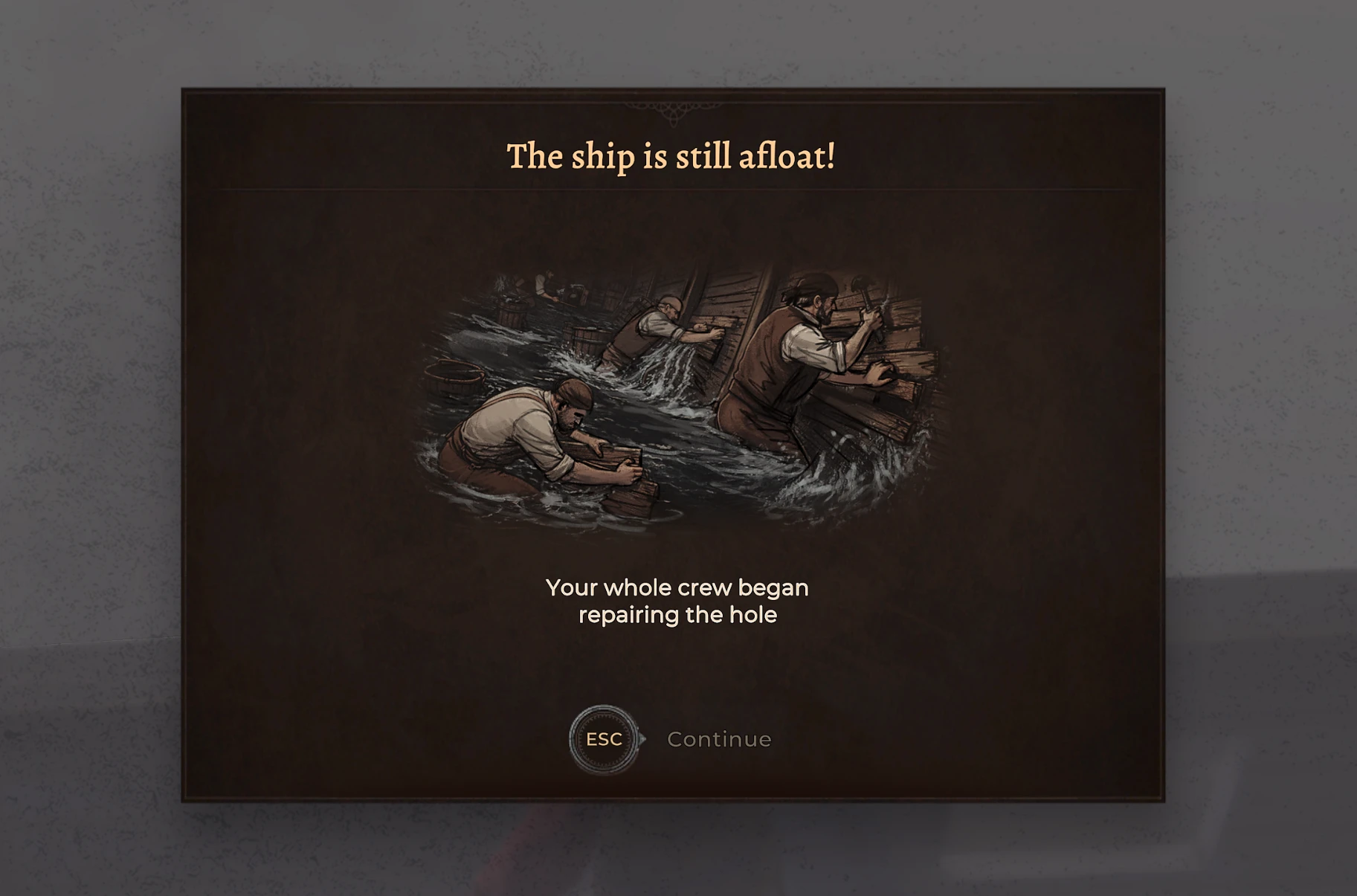The width and height of the screenshot is (1357, 896).
Task: Click the title "The ship is still afloat!"
Action: point(671,155)
